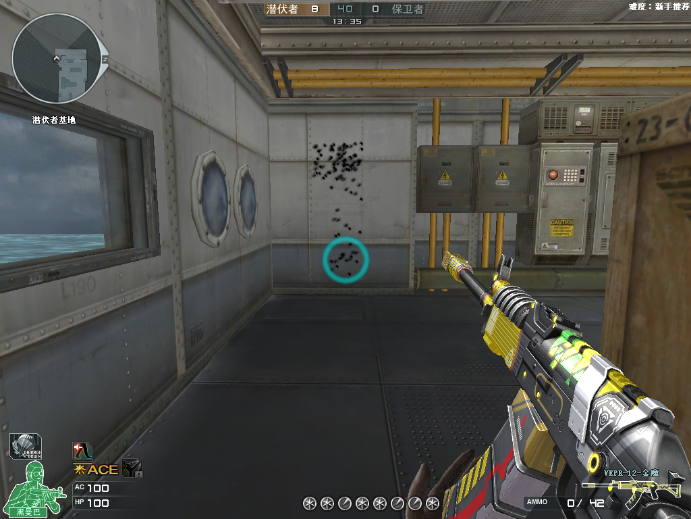Click the circular minimap radar
Viewport: 691px width, 519px height.
pyautogui.click(x=56, y=59)
